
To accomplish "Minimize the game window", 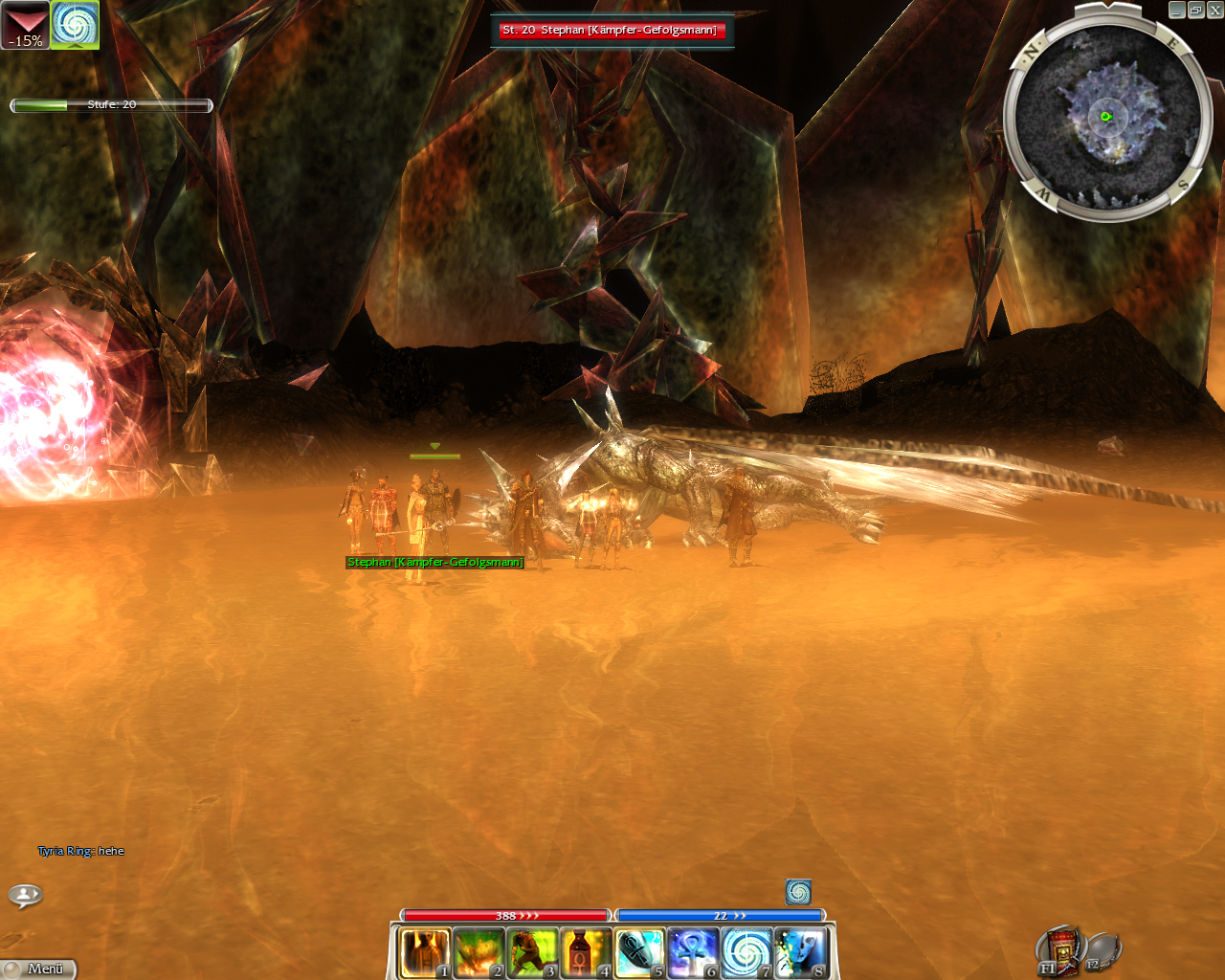I will [1176, 10].
